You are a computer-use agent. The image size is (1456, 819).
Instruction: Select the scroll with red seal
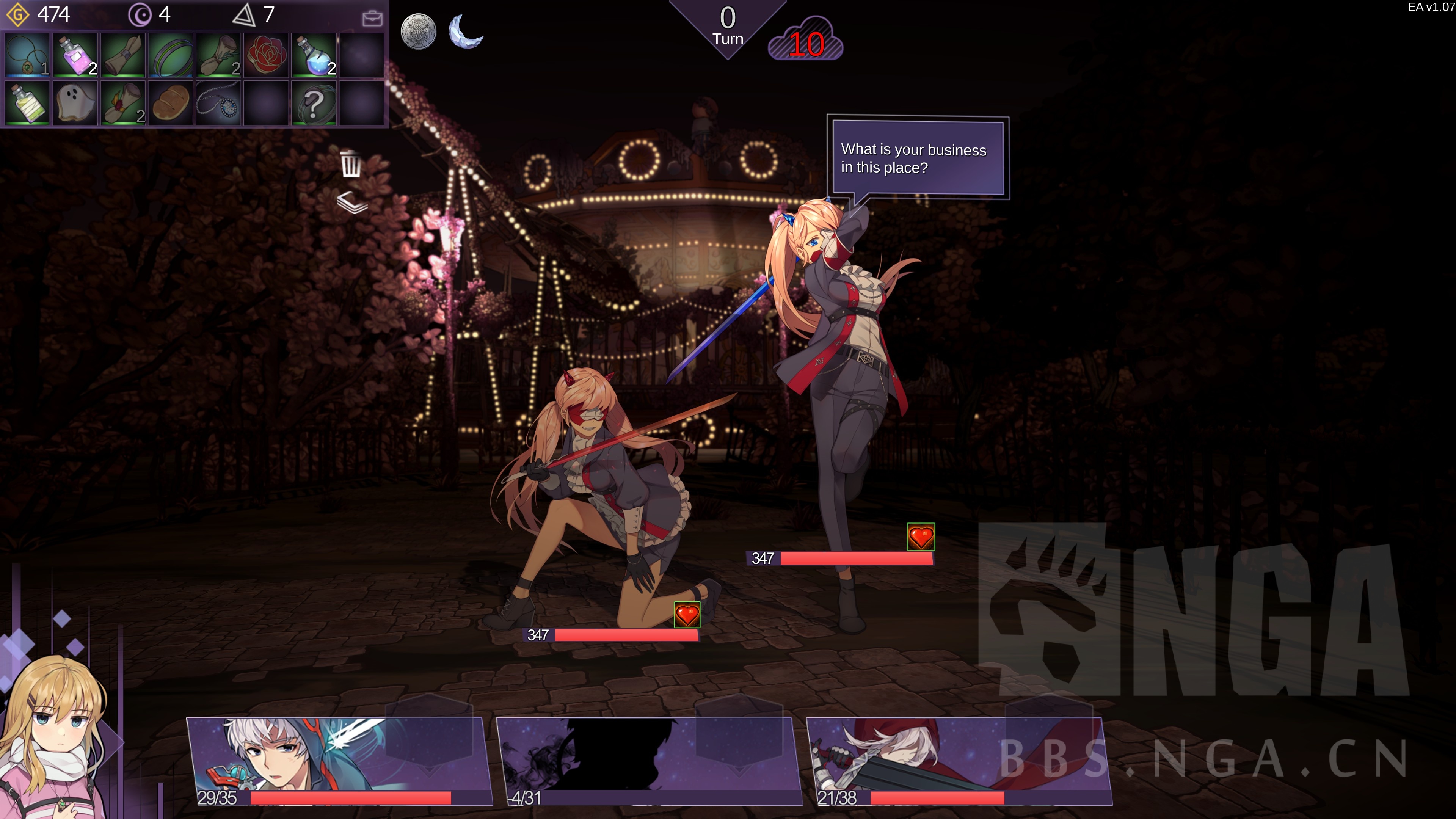pos(123,103)
